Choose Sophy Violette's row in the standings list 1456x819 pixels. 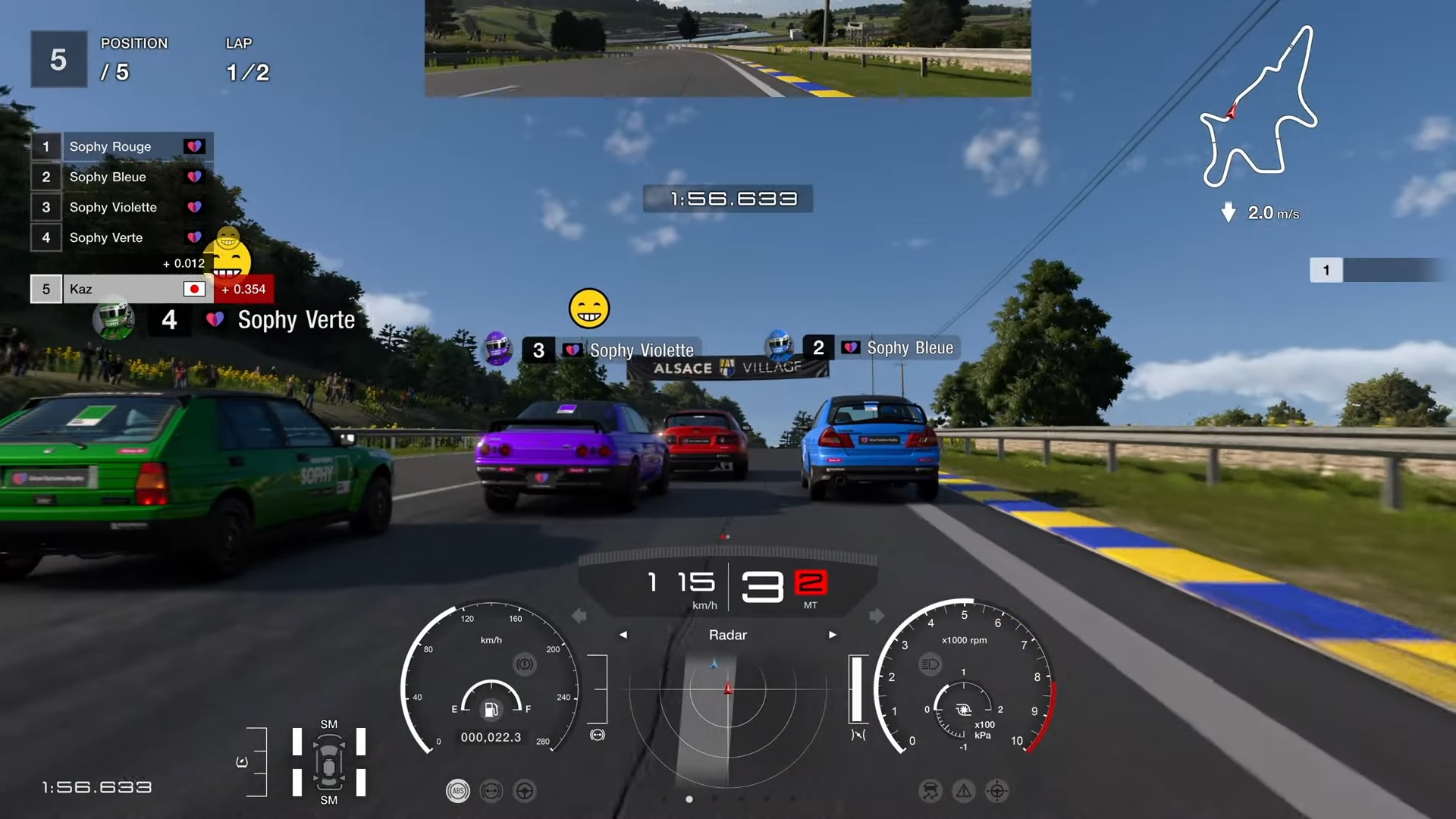[x=121, y=207]
